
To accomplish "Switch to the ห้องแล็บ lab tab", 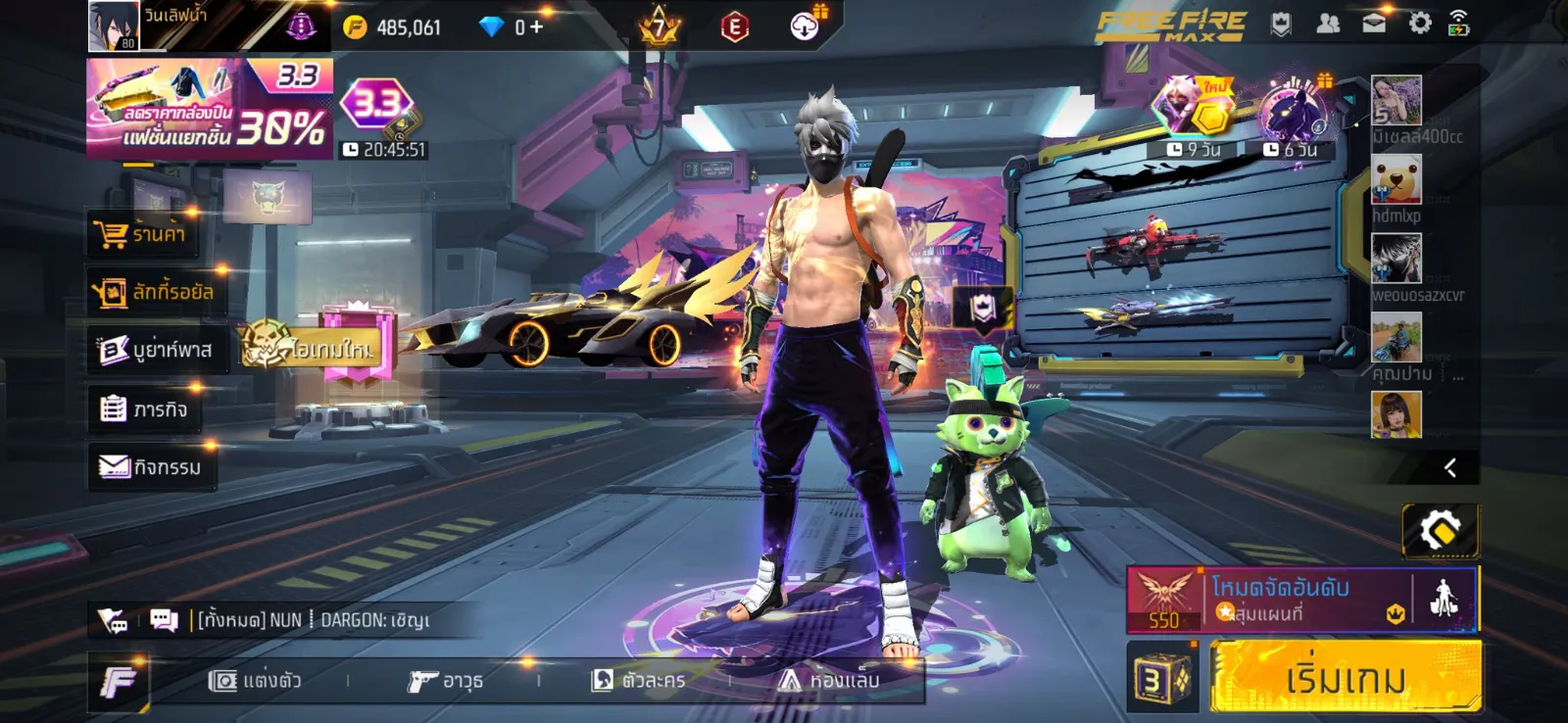I will click(829, 680).
